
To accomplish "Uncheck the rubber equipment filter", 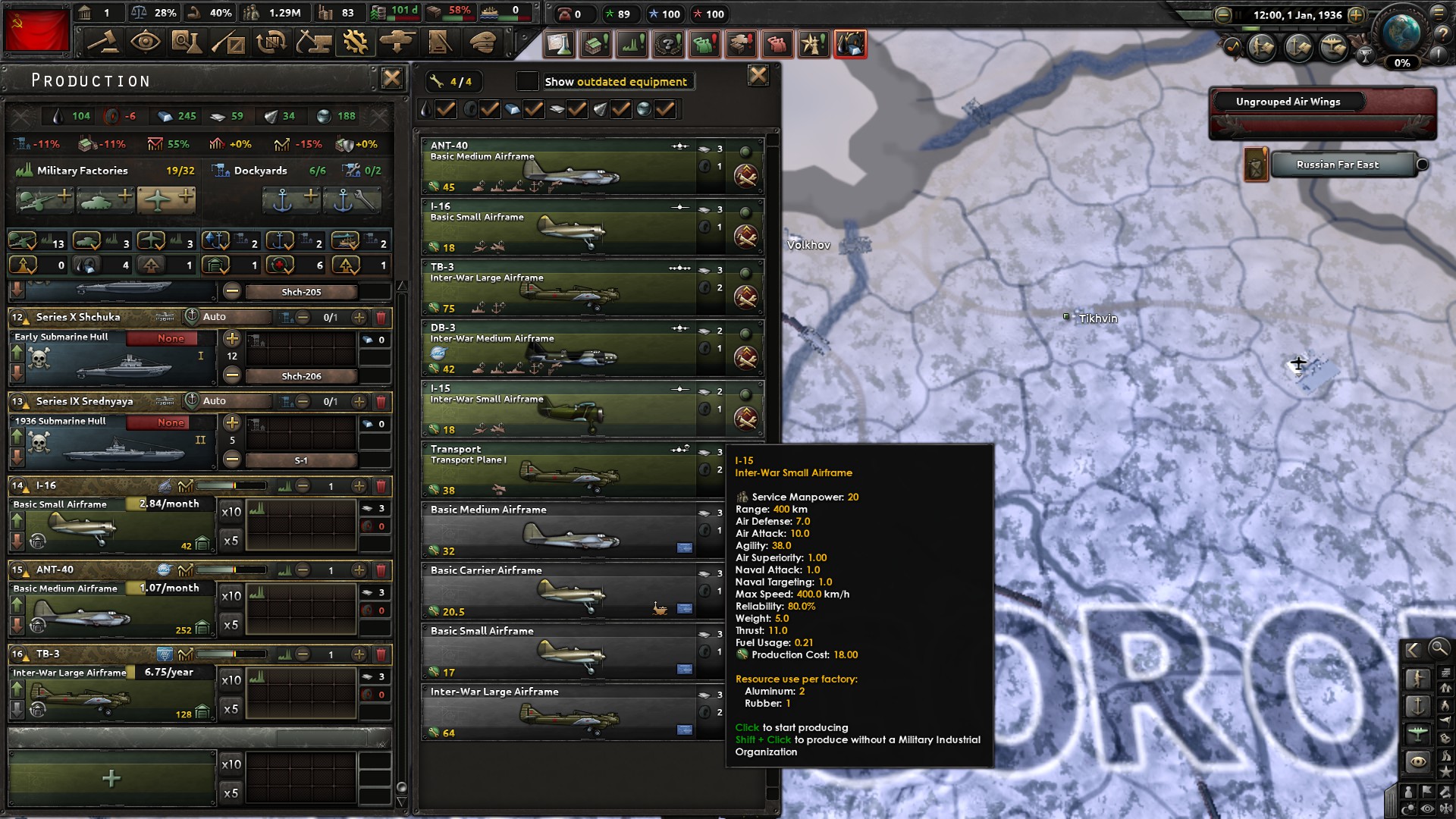I will pos(490,109).
